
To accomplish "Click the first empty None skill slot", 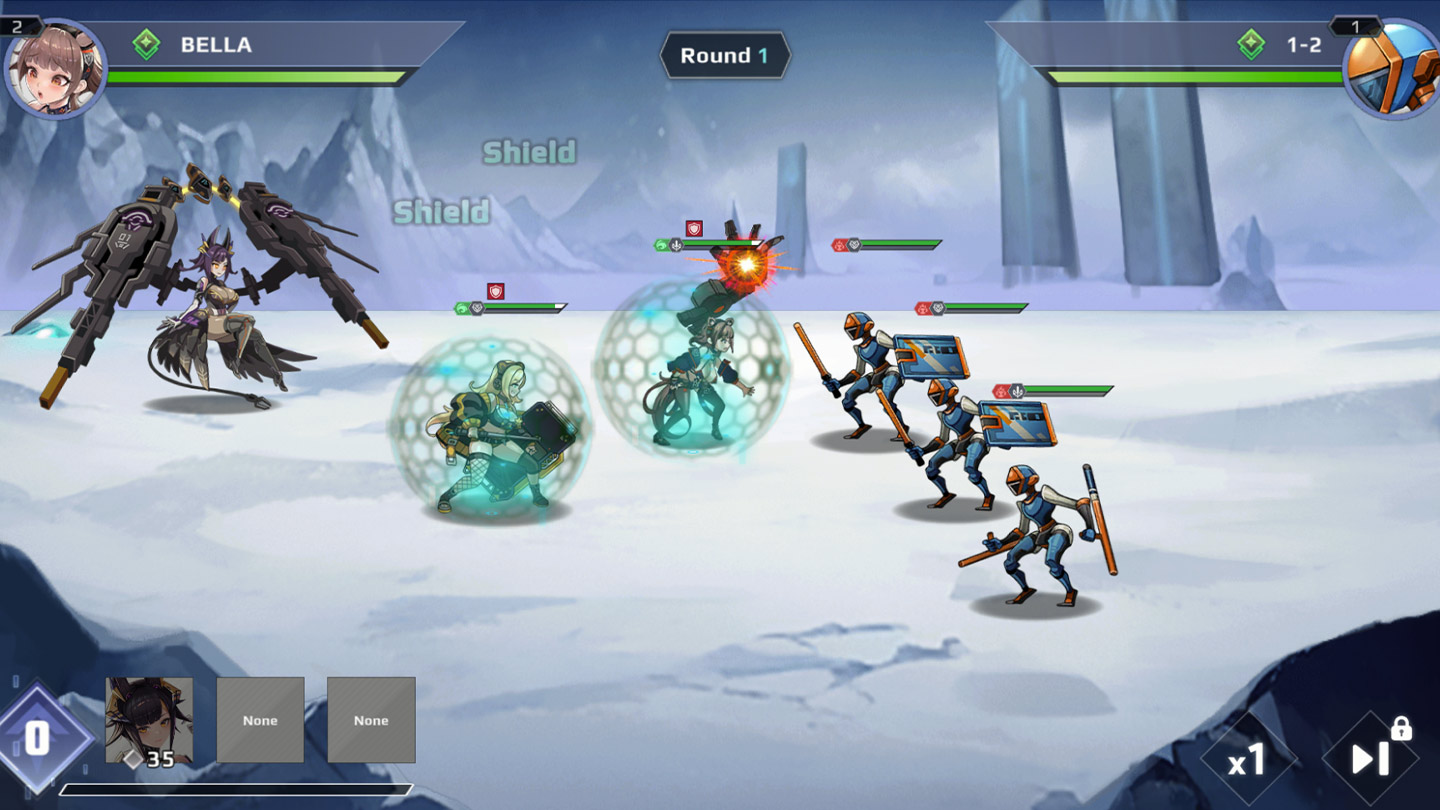I will [x=261, y=719].
